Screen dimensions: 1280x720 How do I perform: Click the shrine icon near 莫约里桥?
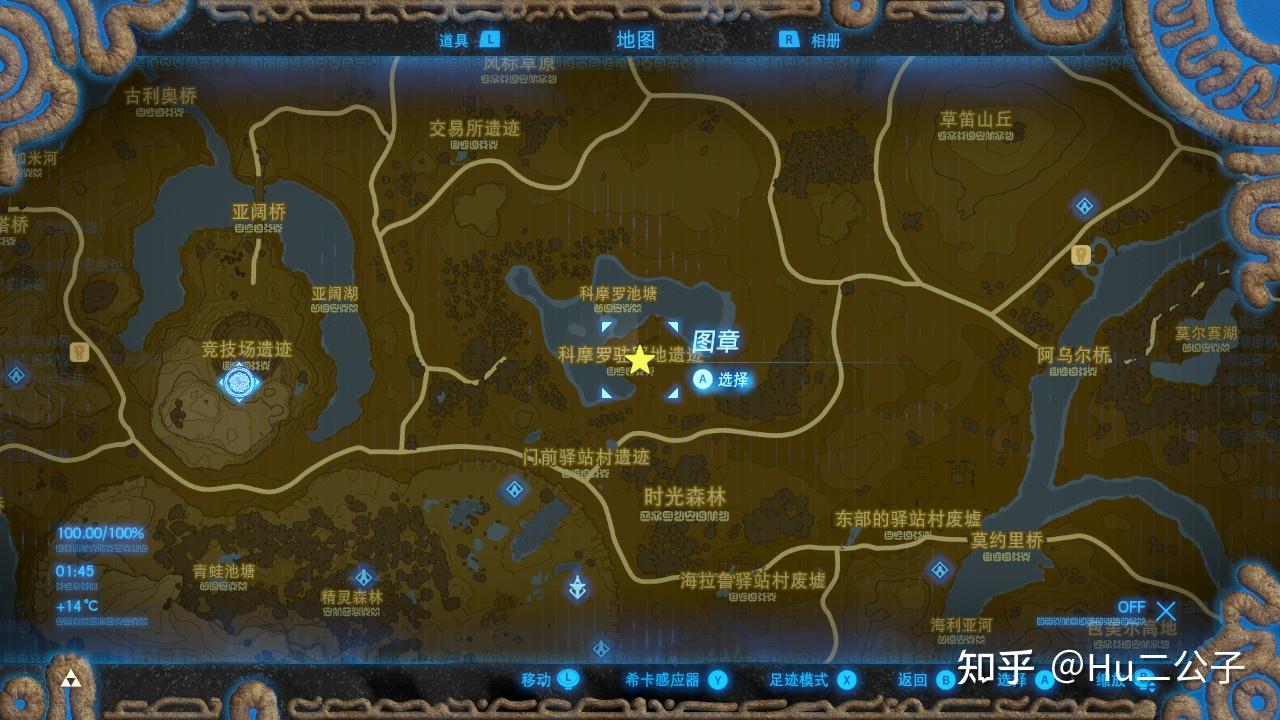940,570
